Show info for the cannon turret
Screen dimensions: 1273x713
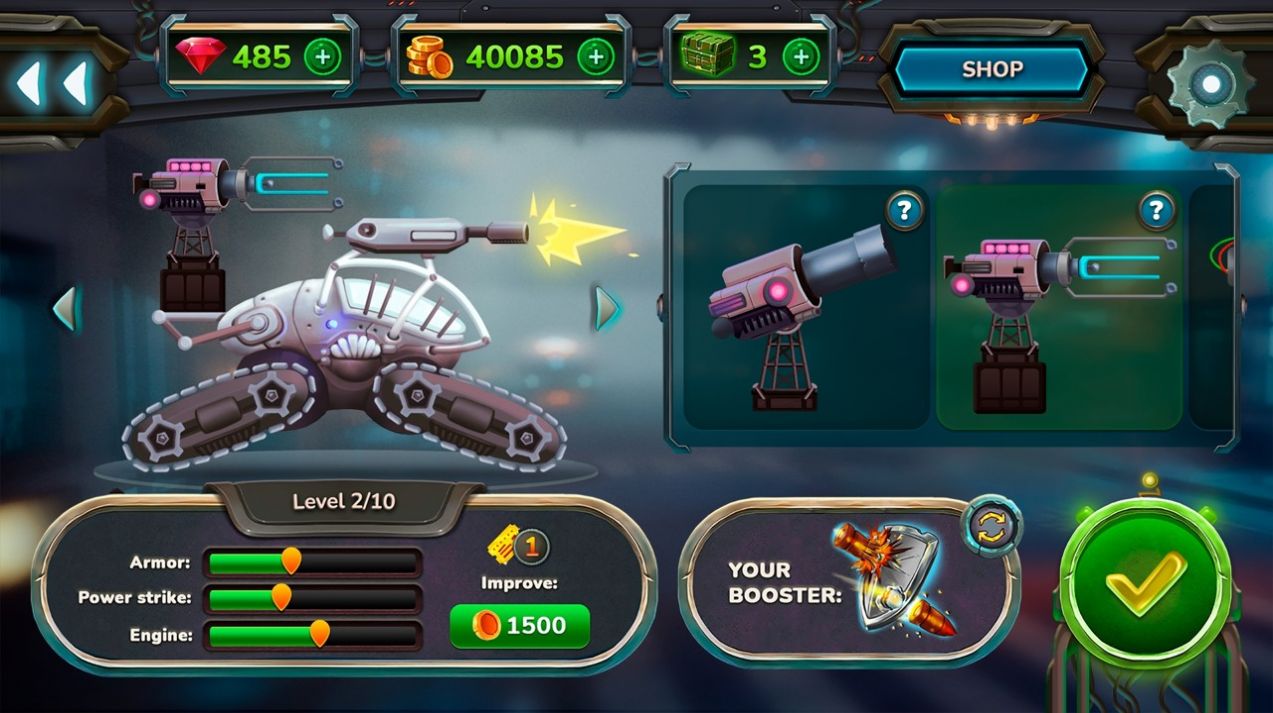click(904, 211)
